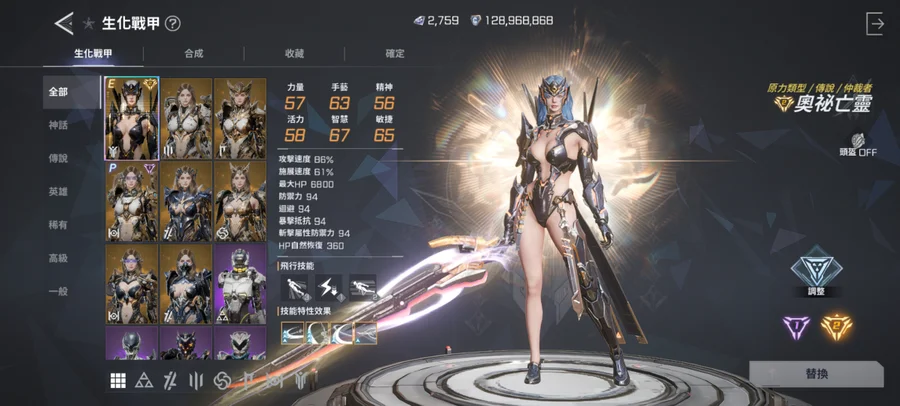
Task: Open the help question mark icon
Action: click(x=173, y=24)
